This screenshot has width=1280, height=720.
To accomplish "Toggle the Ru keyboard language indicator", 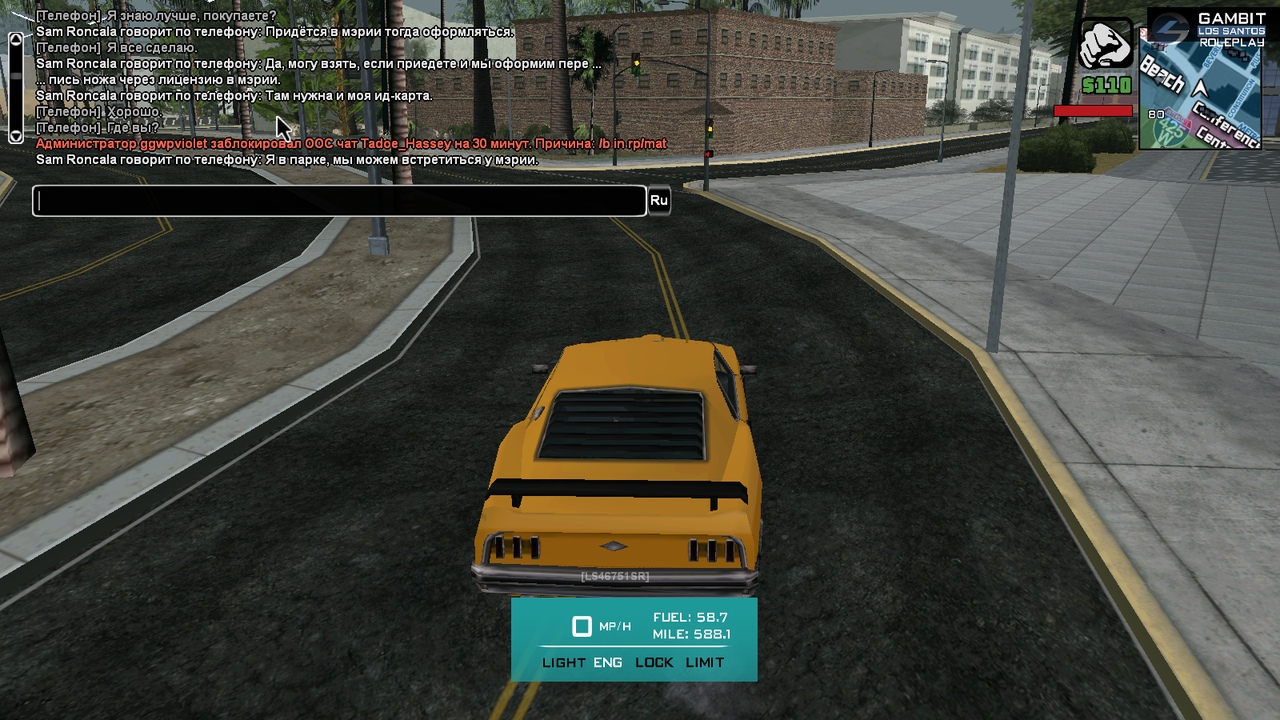I will [658, 201].
